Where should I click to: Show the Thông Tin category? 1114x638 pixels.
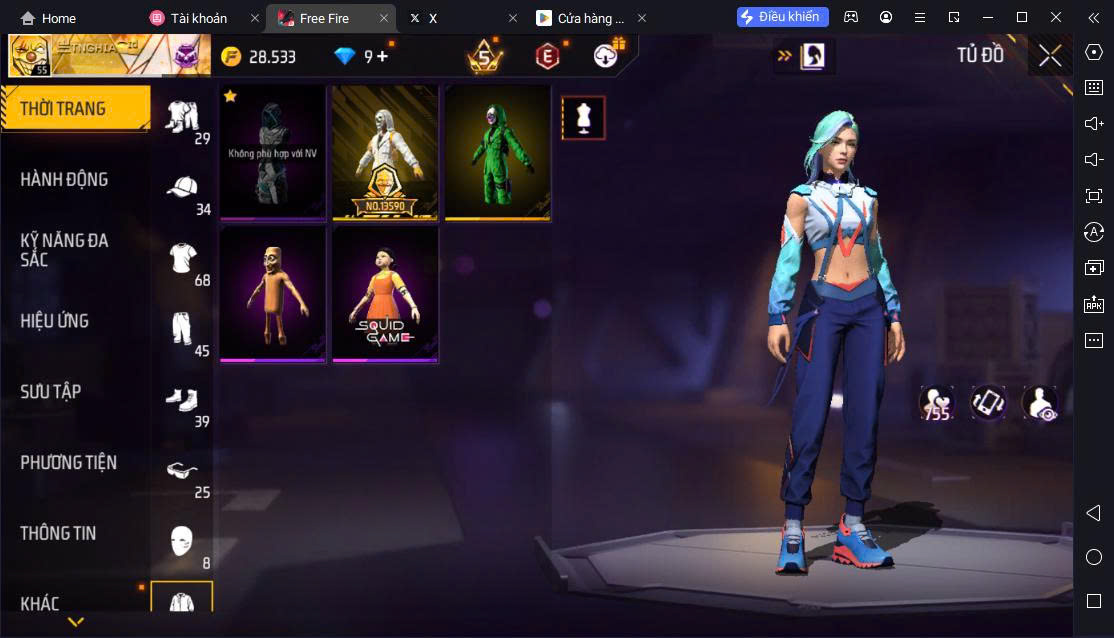[58, 533]
